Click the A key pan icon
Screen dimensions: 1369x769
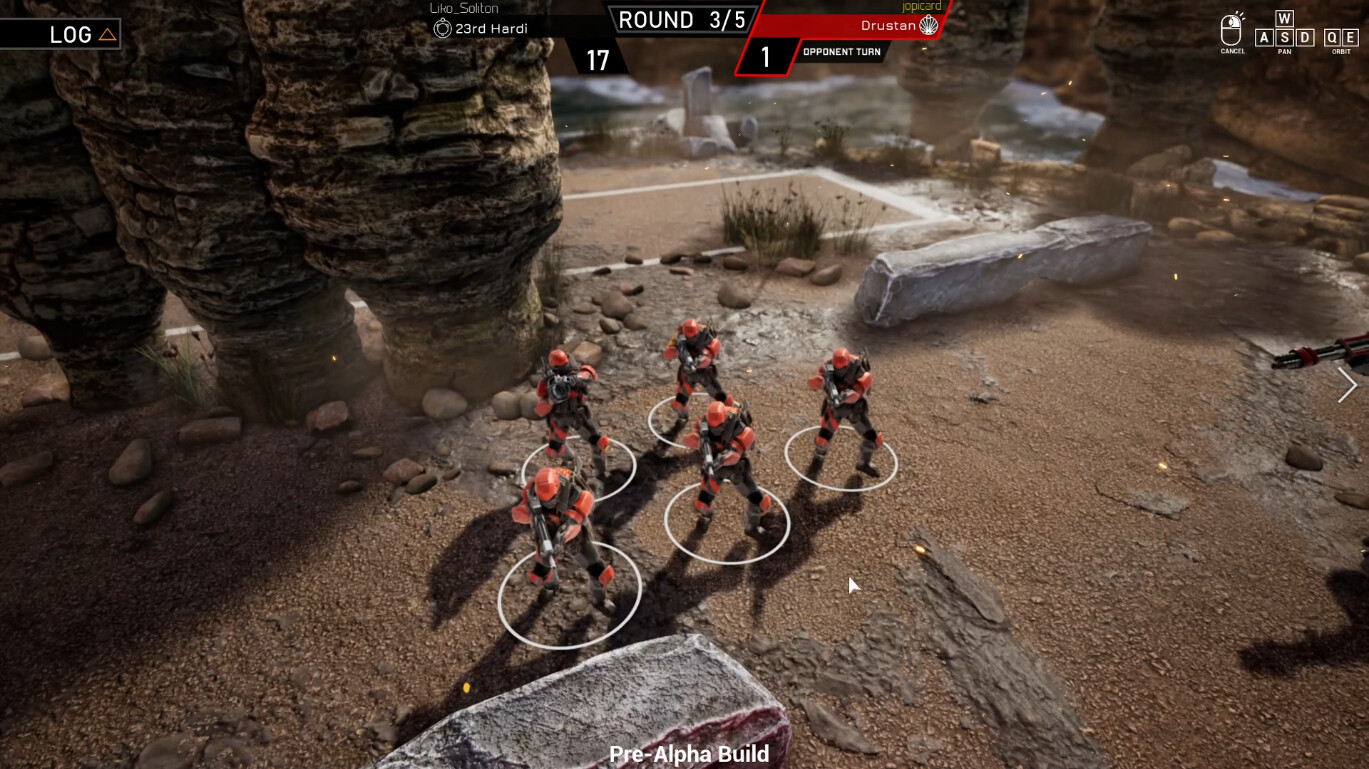[1264, 37]
